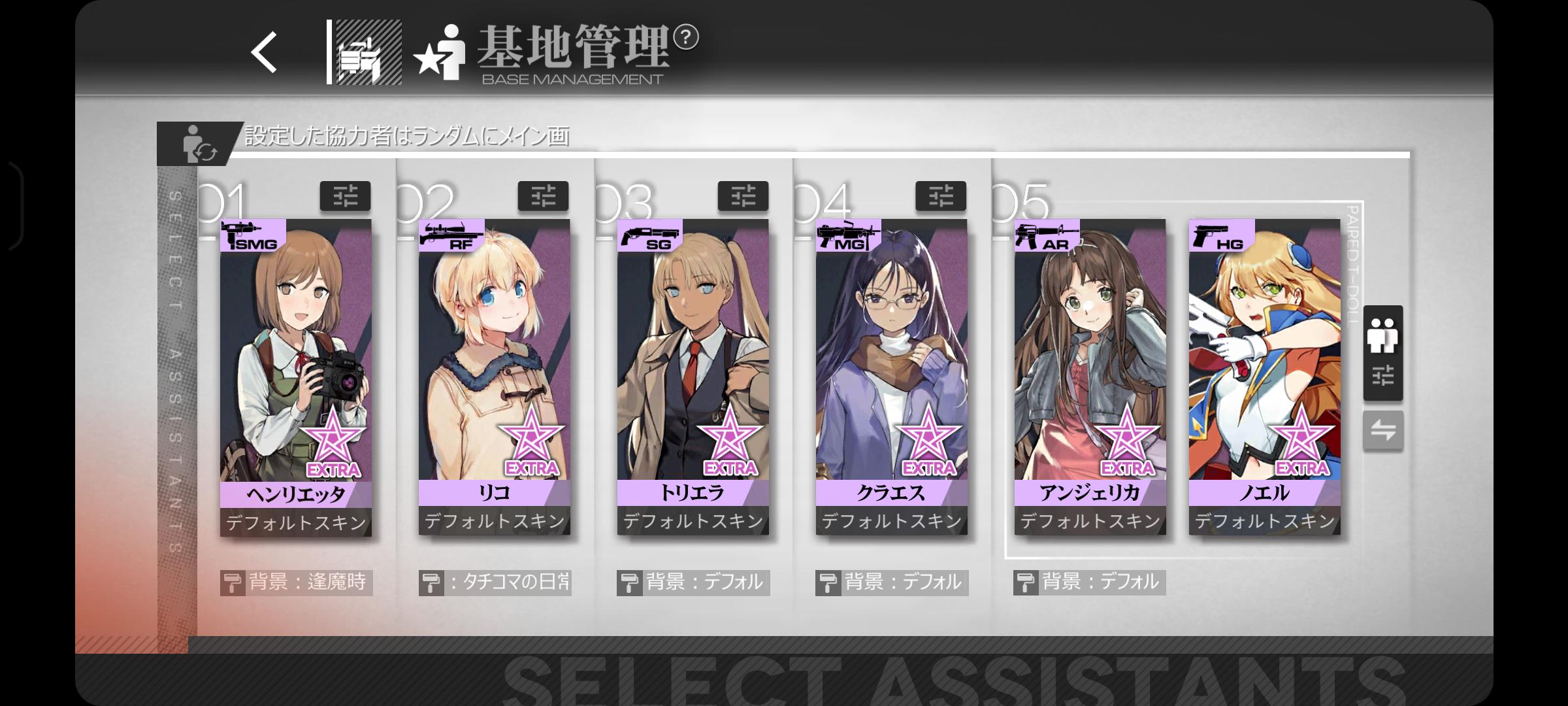
Task: Change the タチコマの日常 background setting
Action: [495, 582]
